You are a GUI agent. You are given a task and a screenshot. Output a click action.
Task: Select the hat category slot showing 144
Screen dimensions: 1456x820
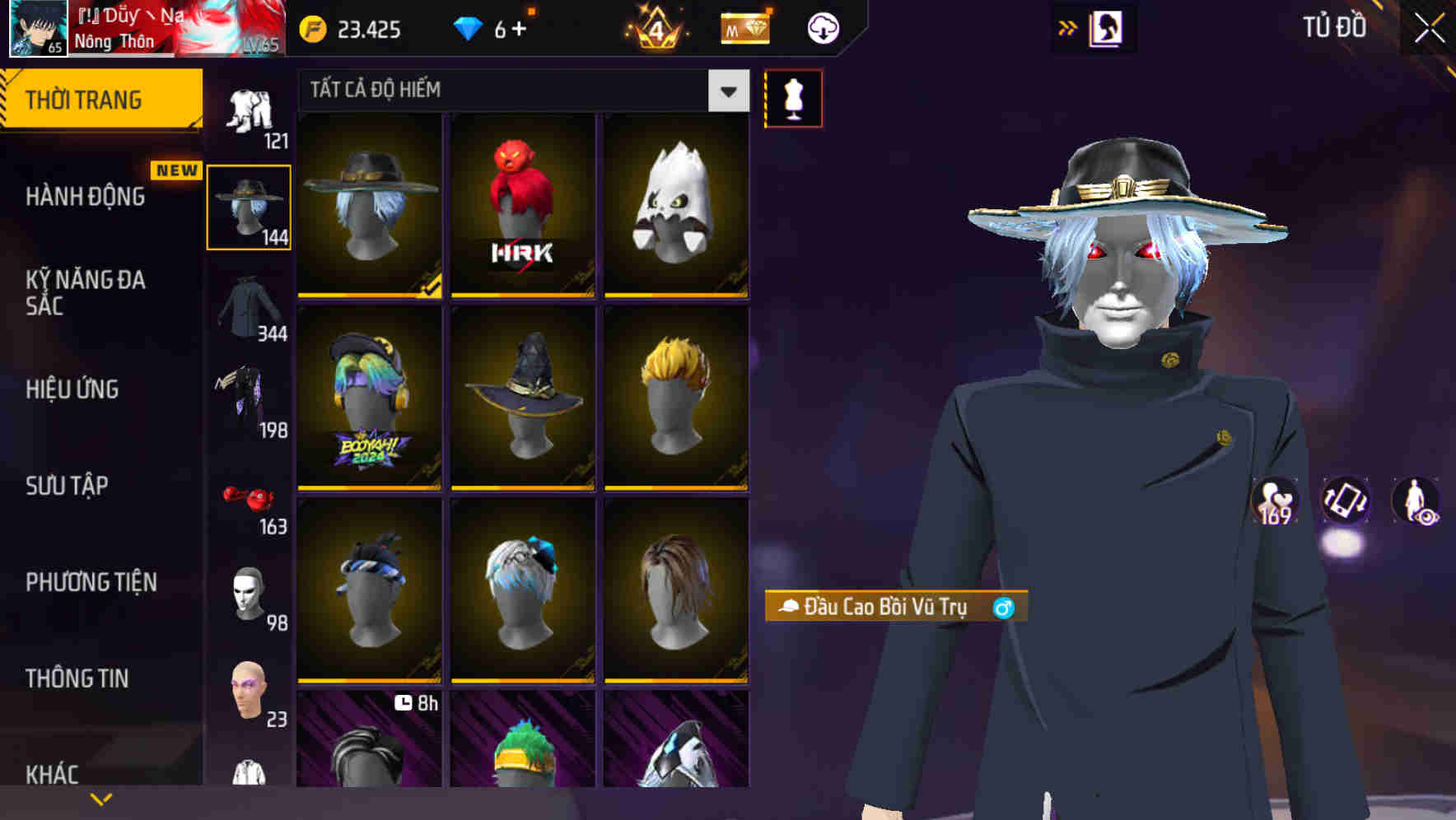coord(248,206)
